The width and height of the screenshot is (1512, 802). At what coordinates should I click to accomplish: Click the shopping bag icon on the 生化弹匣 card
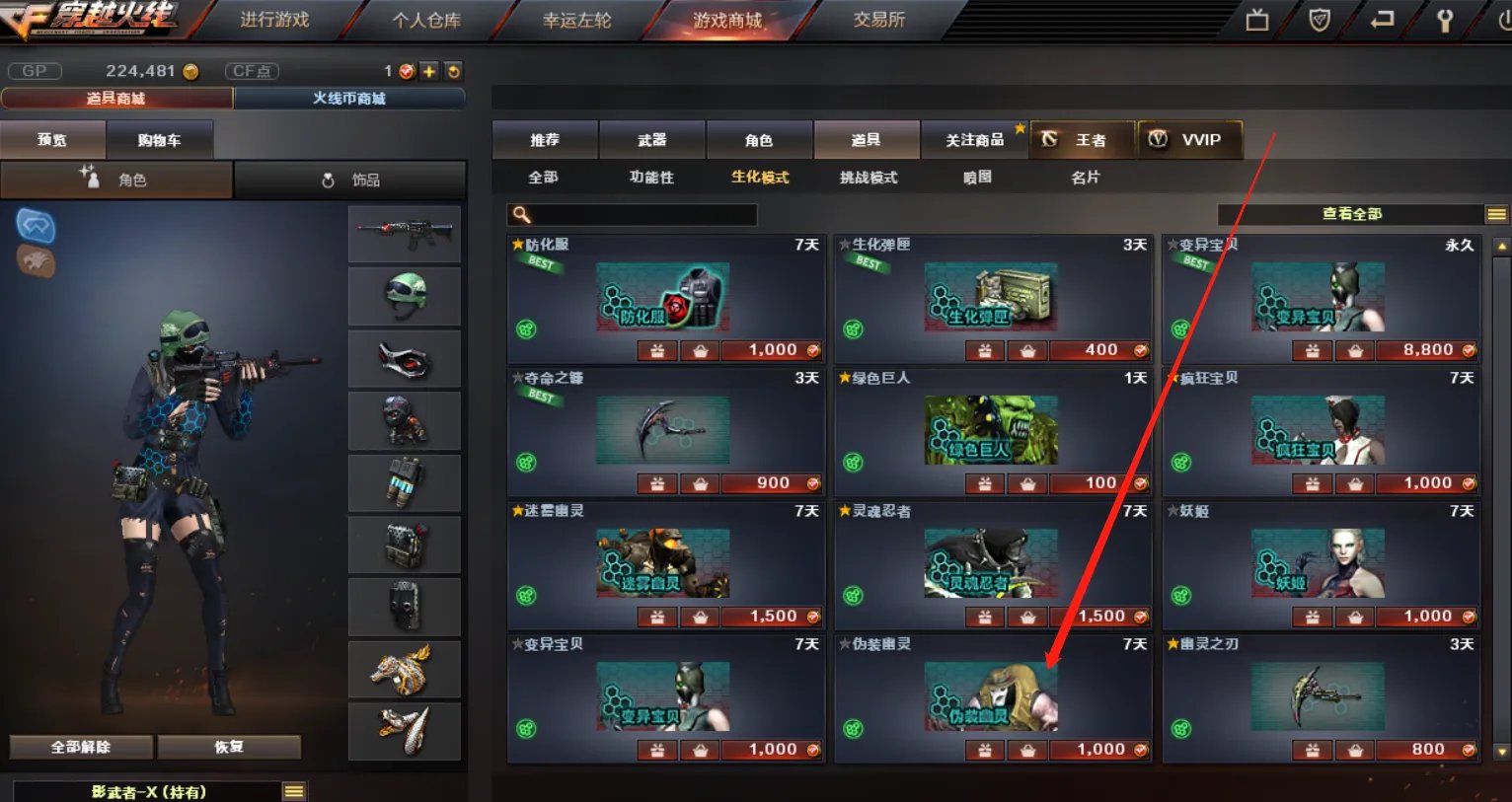point(1027,350)
